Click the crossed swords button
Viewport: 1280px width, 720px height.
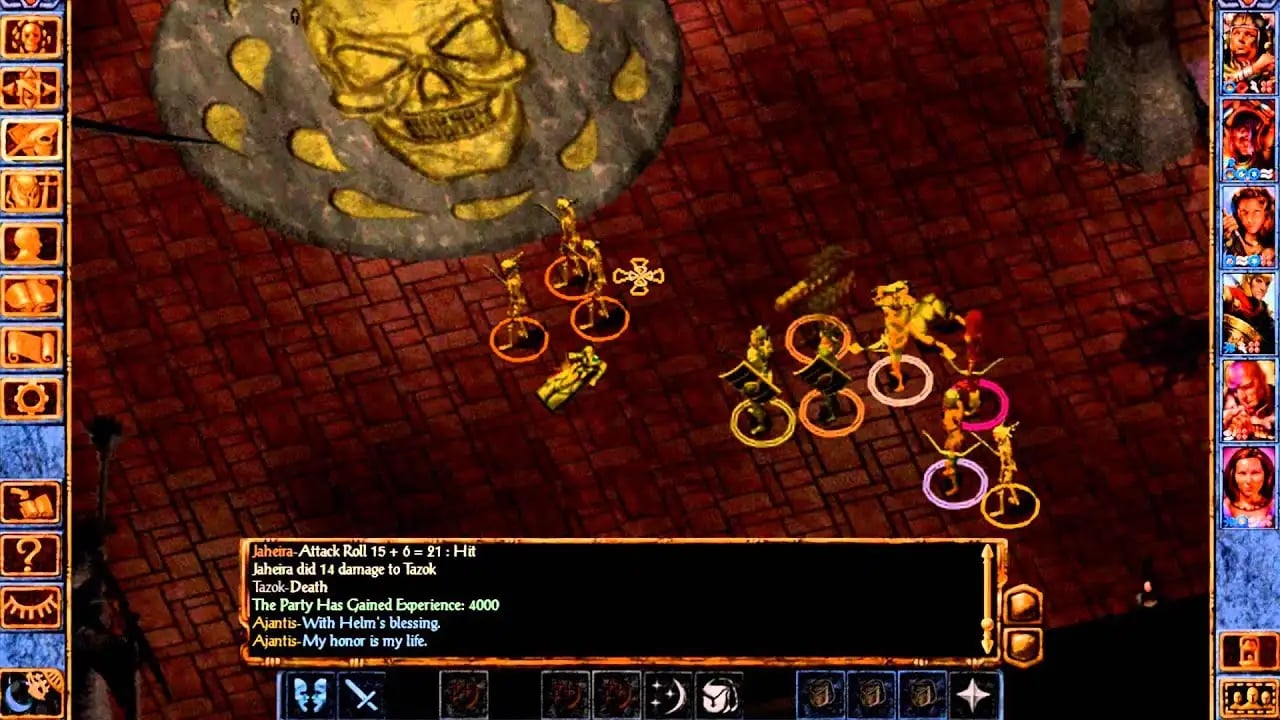361,694
